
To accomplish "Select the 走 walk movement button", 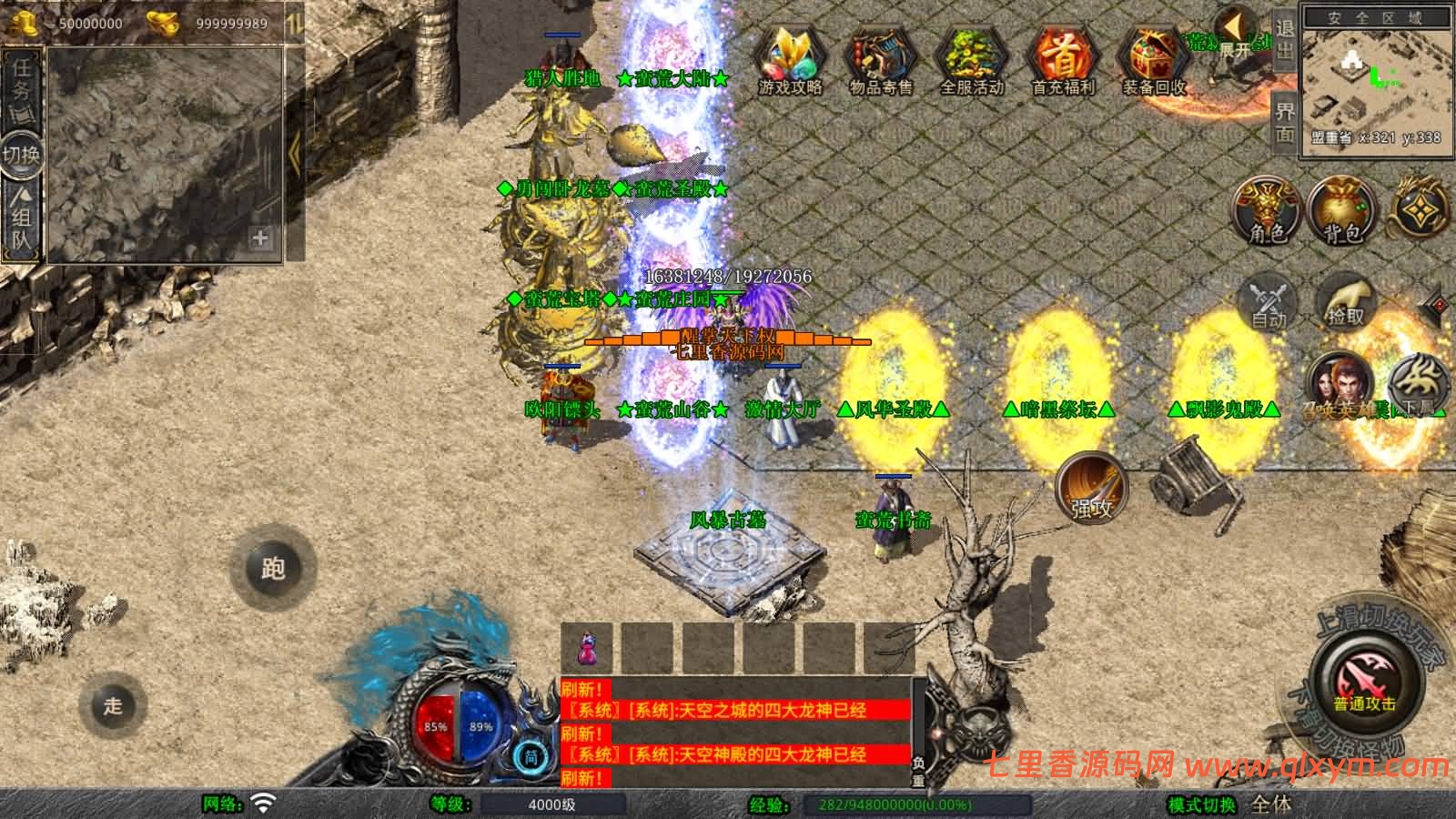I will [113, 705].
